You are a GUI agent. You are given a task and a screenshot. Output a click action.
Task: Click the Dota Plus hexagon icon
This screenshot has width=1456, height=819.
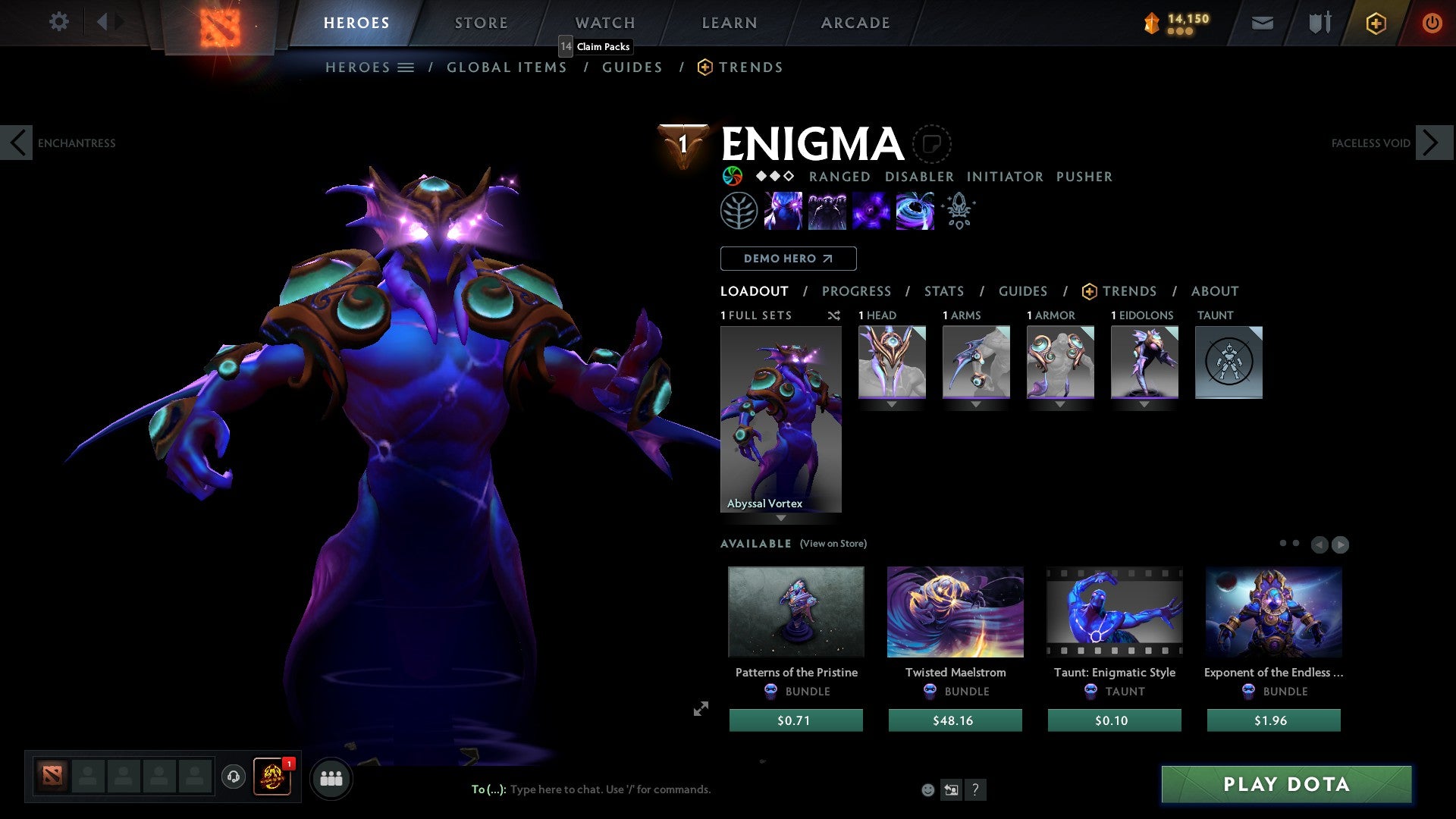click(1375, 23)
